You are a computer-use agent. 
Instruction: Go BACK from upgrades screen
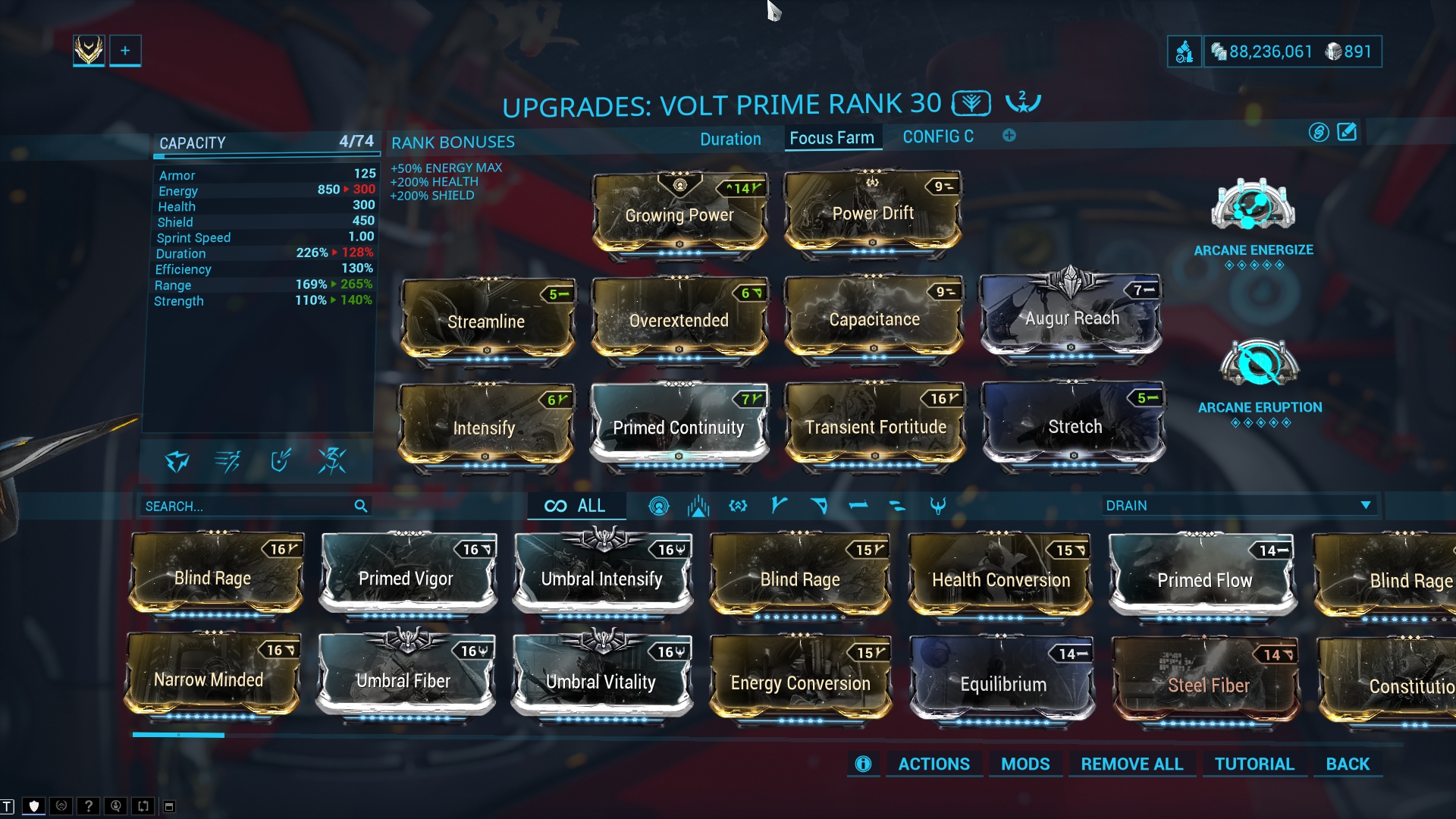click(x=1347, y=764)
